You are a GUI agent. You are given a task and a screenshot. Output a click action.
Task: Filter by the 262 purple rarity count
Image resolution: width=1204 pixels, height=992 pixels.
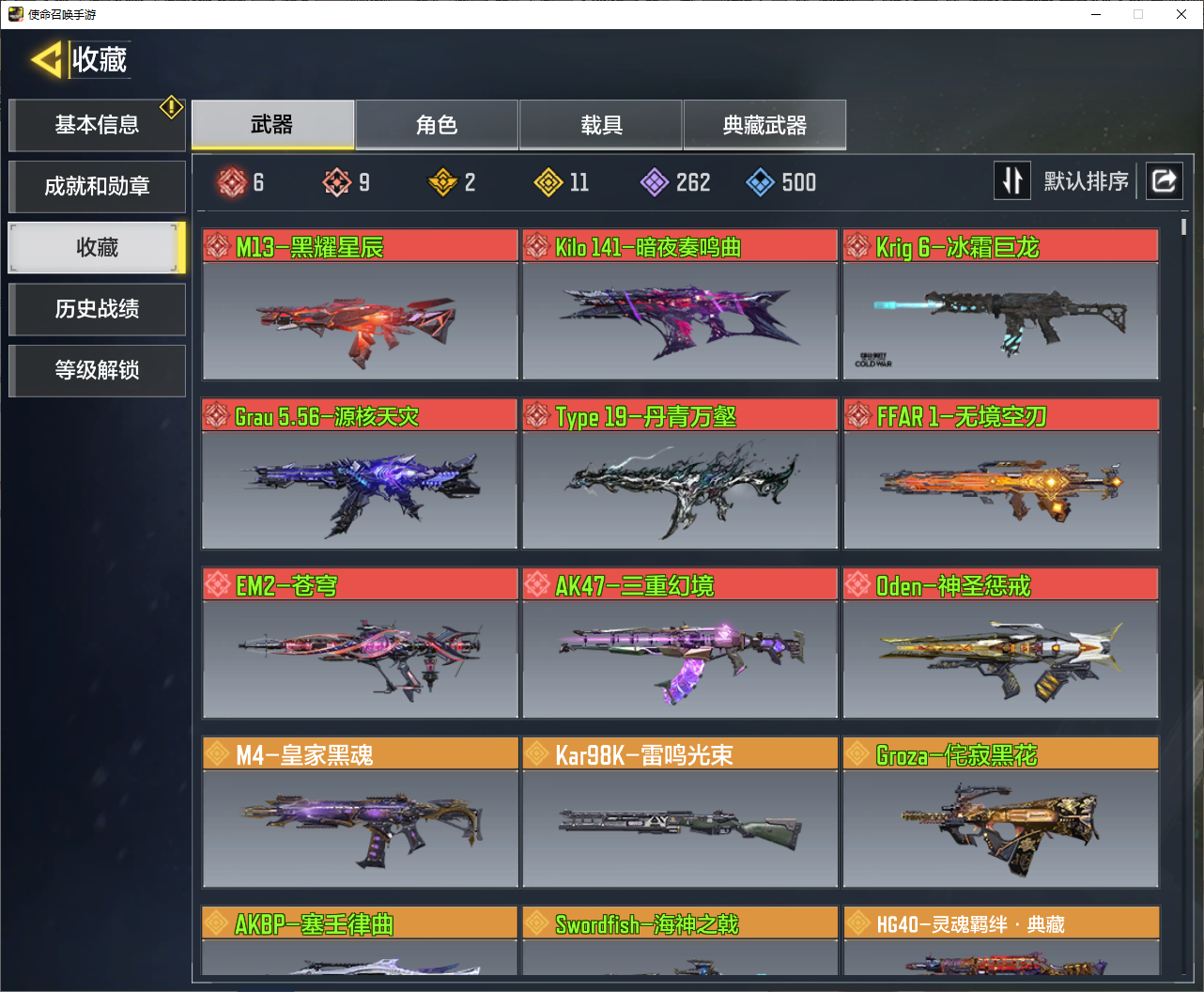(x=675, y=182)
